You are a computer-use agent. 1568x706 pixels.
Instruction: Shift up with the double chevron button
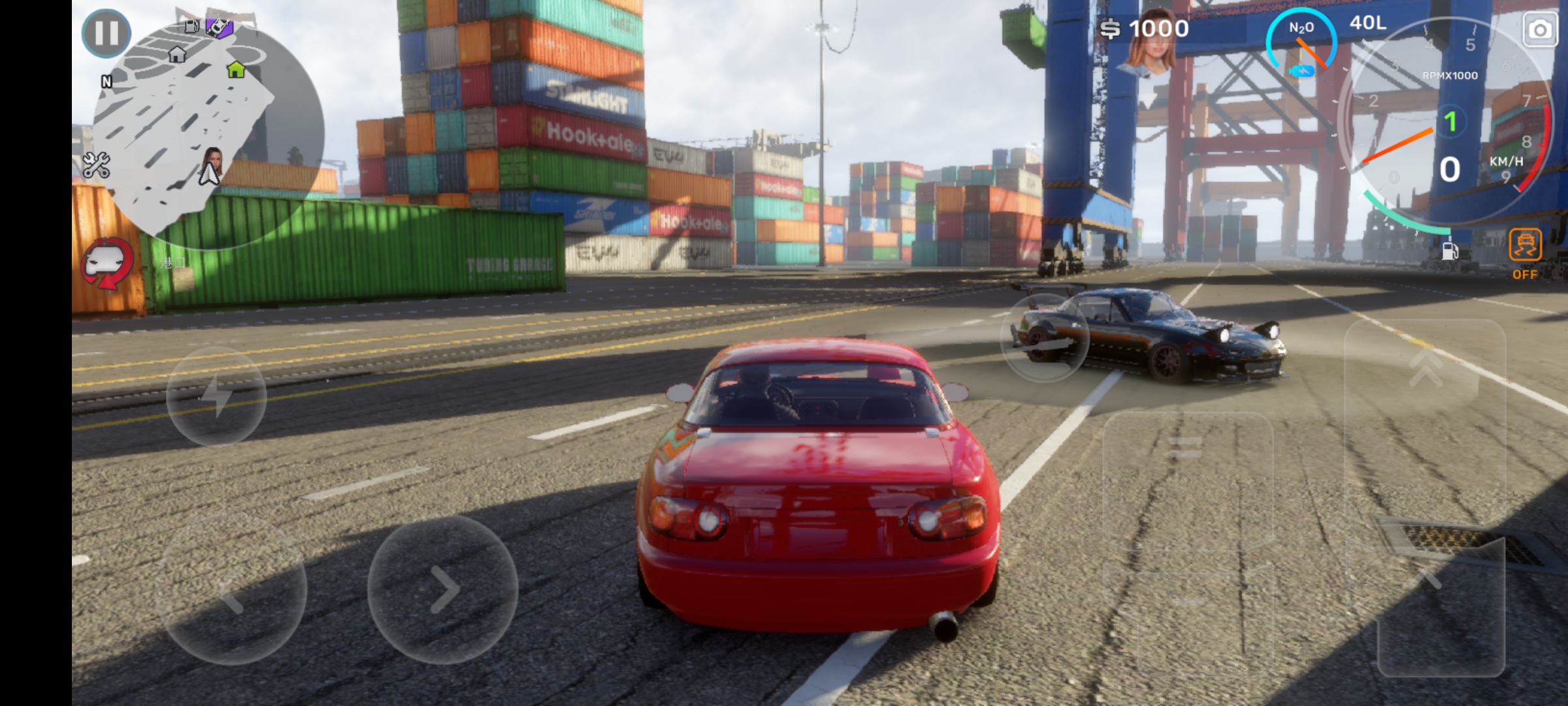pos(1426,367)
